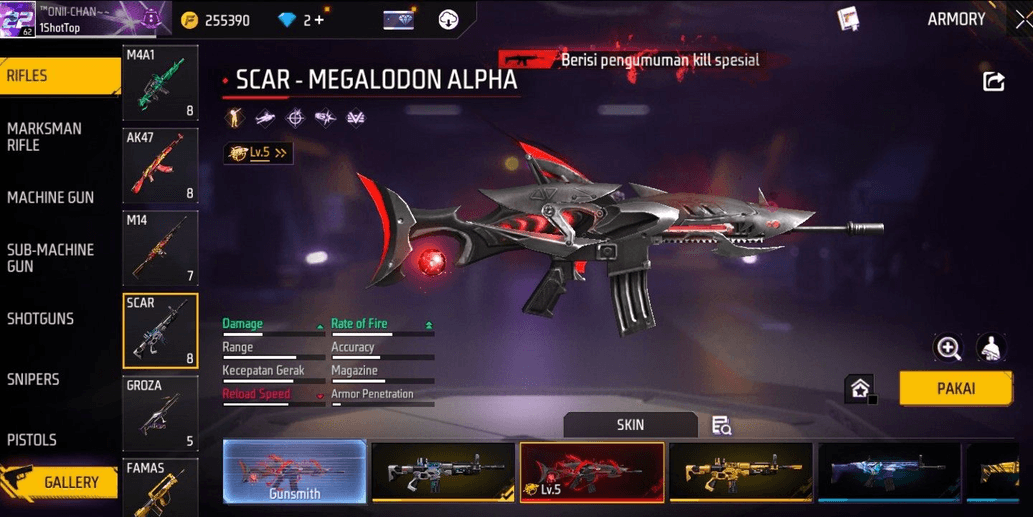Zoom in with the magnifier icon
Image resolution: width=1033 pixels, height=517 pixels.
tap(947, 347)
